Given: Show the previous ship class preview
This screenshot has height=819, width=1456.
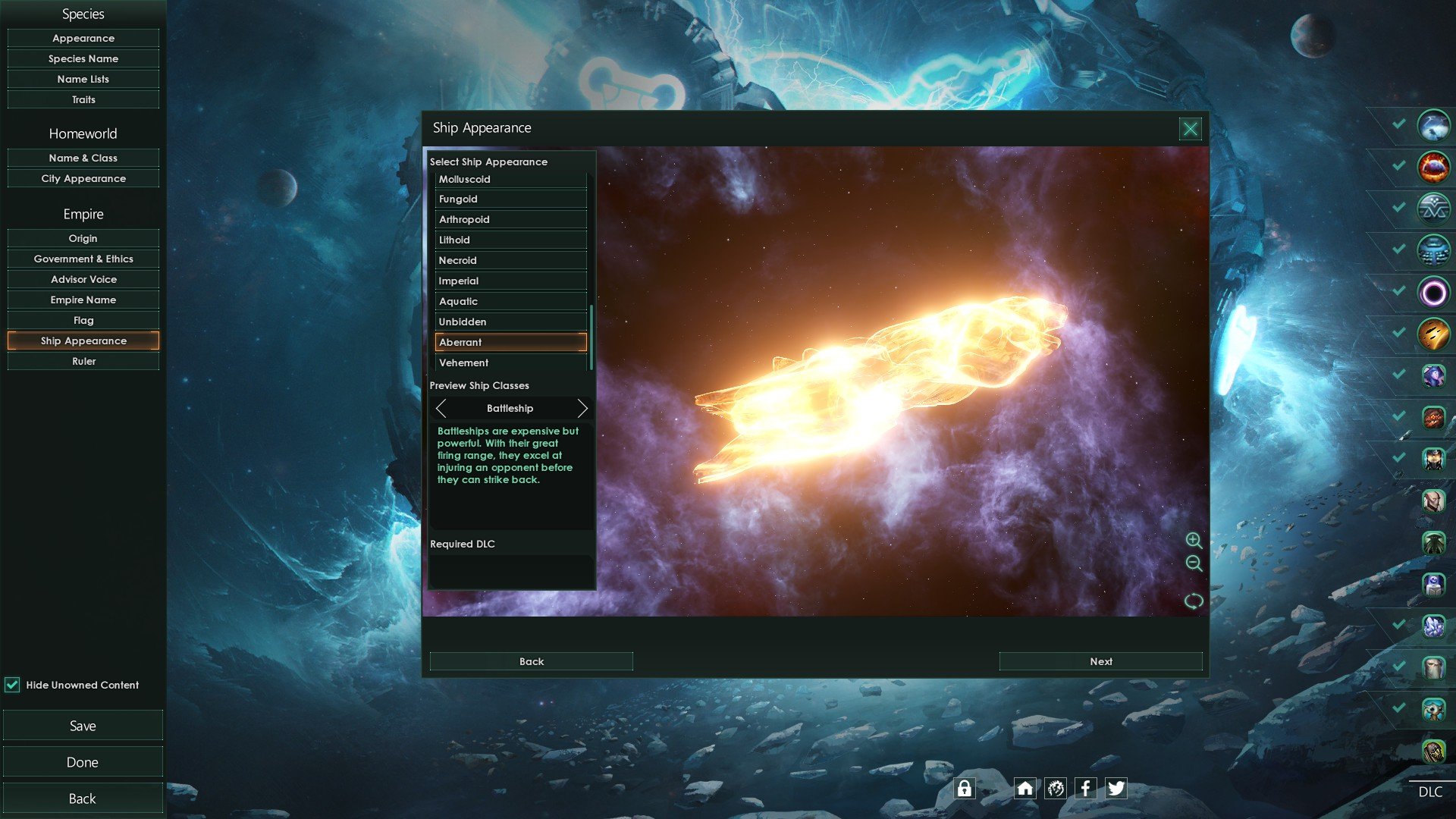Looking at the screenshot, I should (441, 409).
